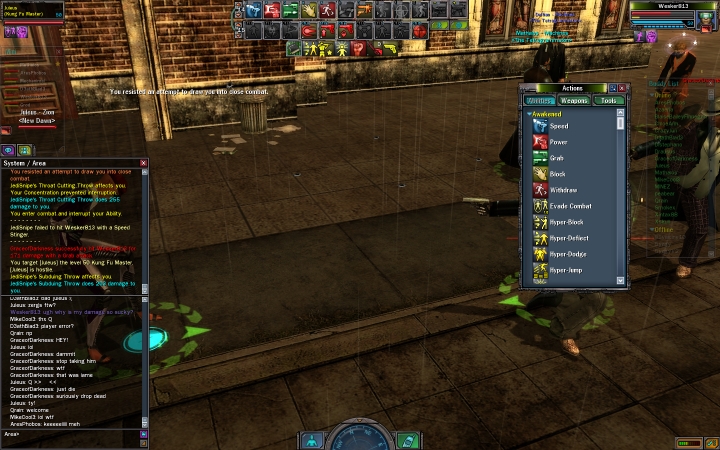Close the Actions window

point(623,88)
